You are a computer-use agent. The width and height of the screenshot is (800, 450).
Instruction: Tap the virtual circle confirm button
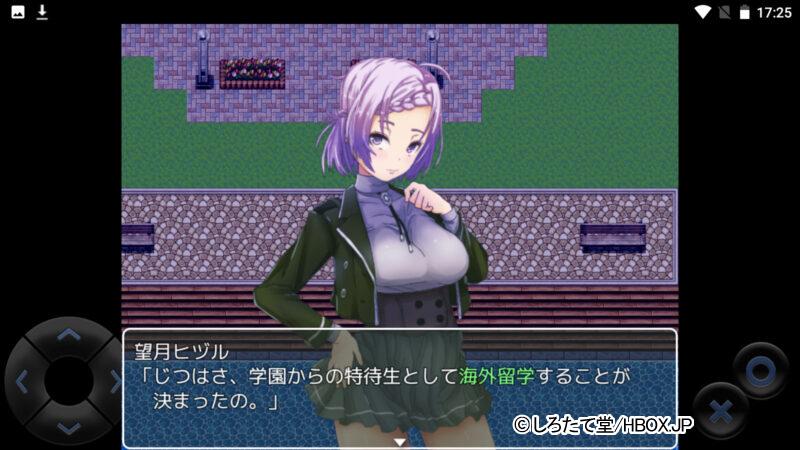point(760,370)
